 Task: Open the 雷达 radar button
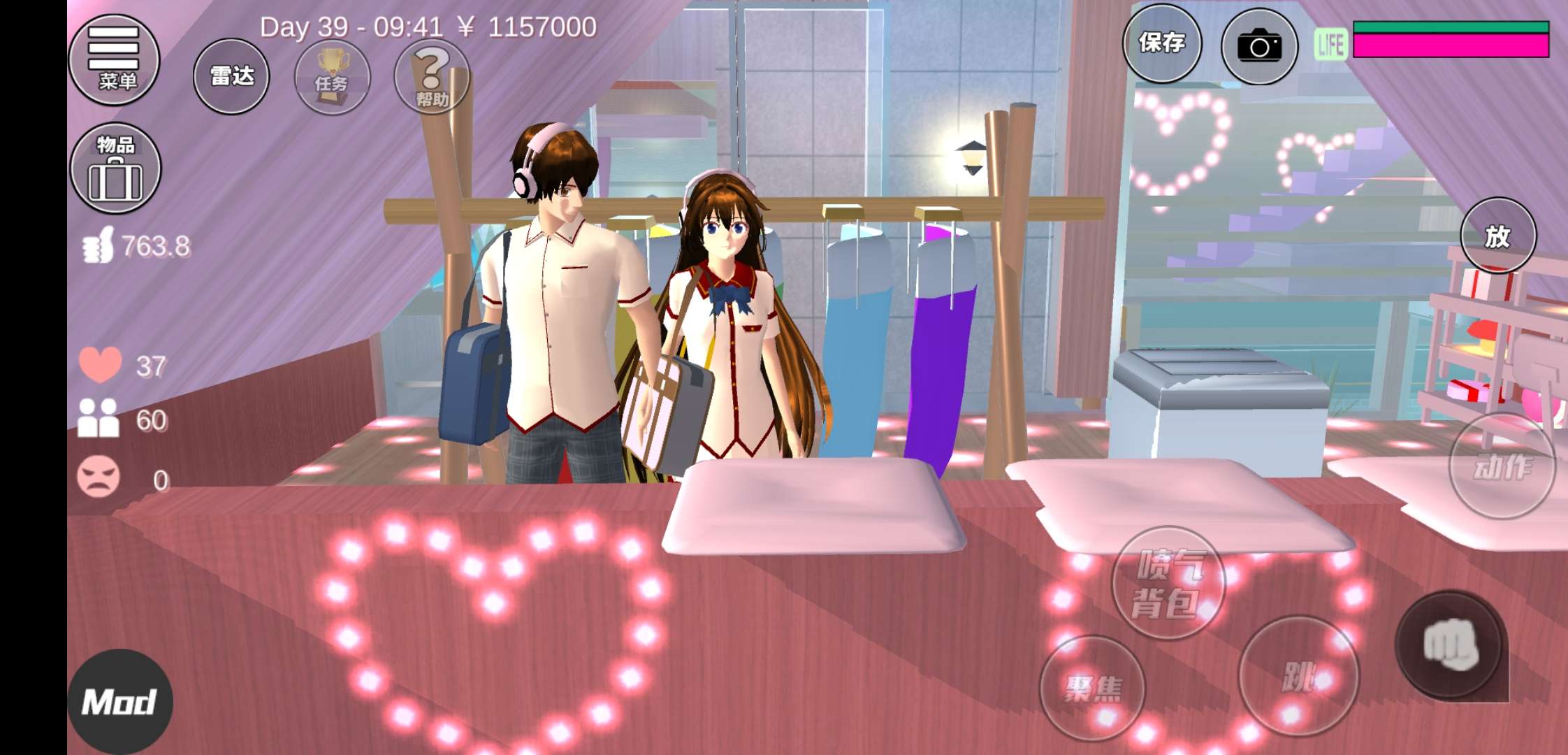pyautogui.click(x=231, y=76)
